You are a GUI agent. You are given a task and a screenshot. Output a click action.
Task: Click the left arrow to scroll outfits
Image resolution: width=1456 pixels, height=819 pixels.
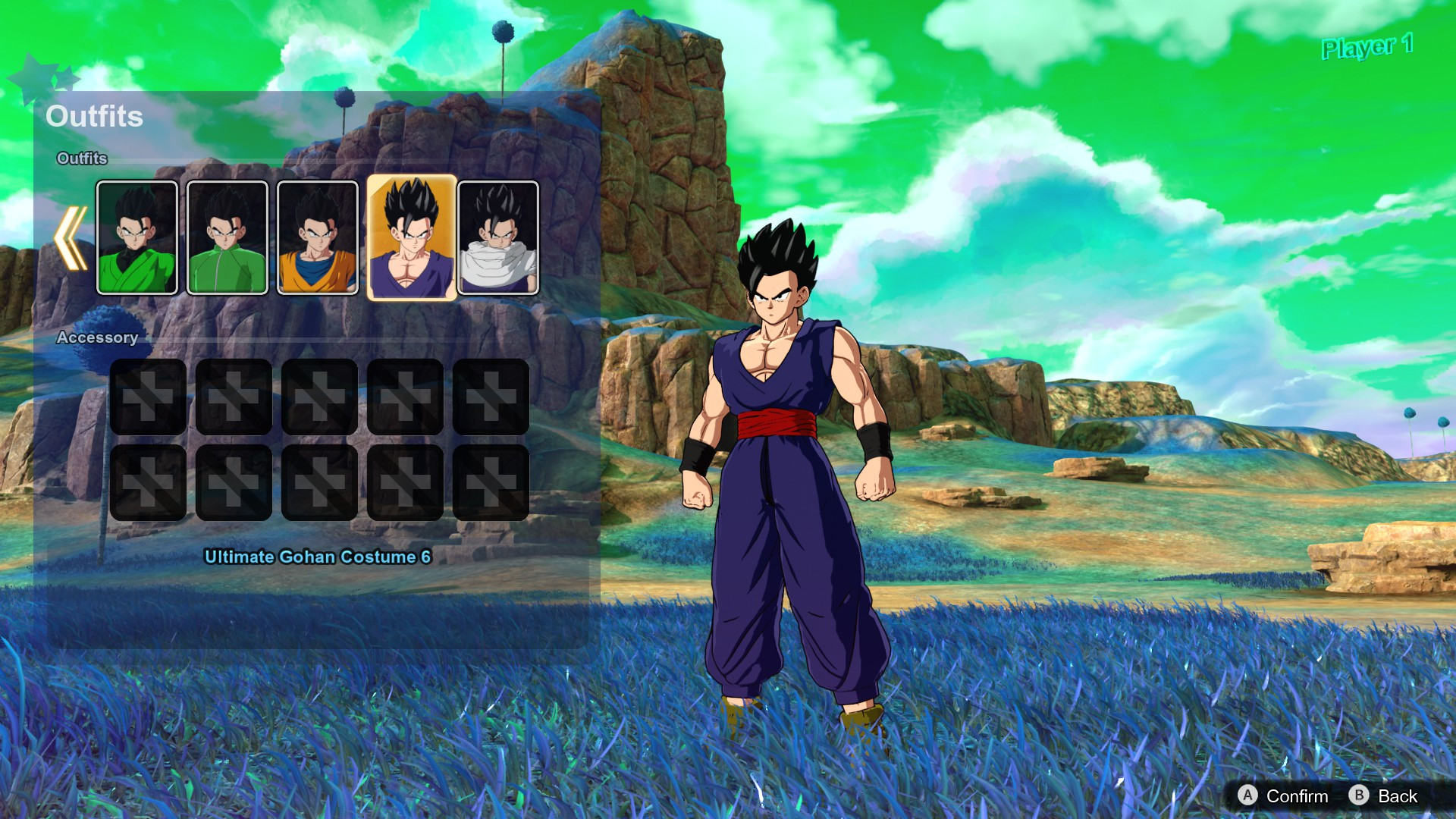click(x=71, y=237)
